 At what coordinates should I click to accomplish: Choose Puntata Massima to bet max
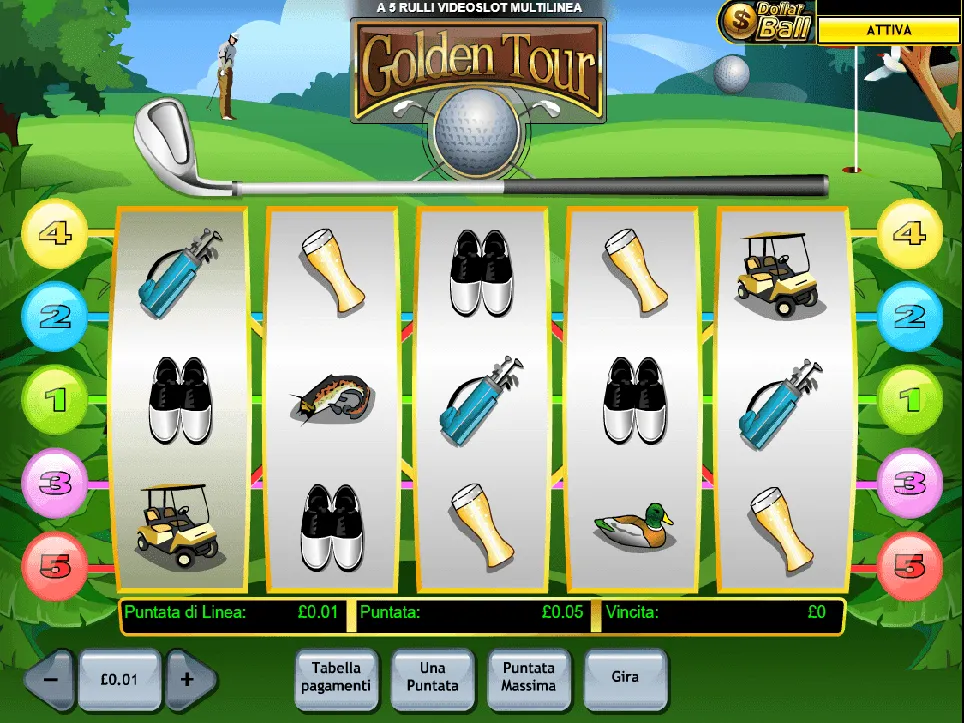pos(529,677)
